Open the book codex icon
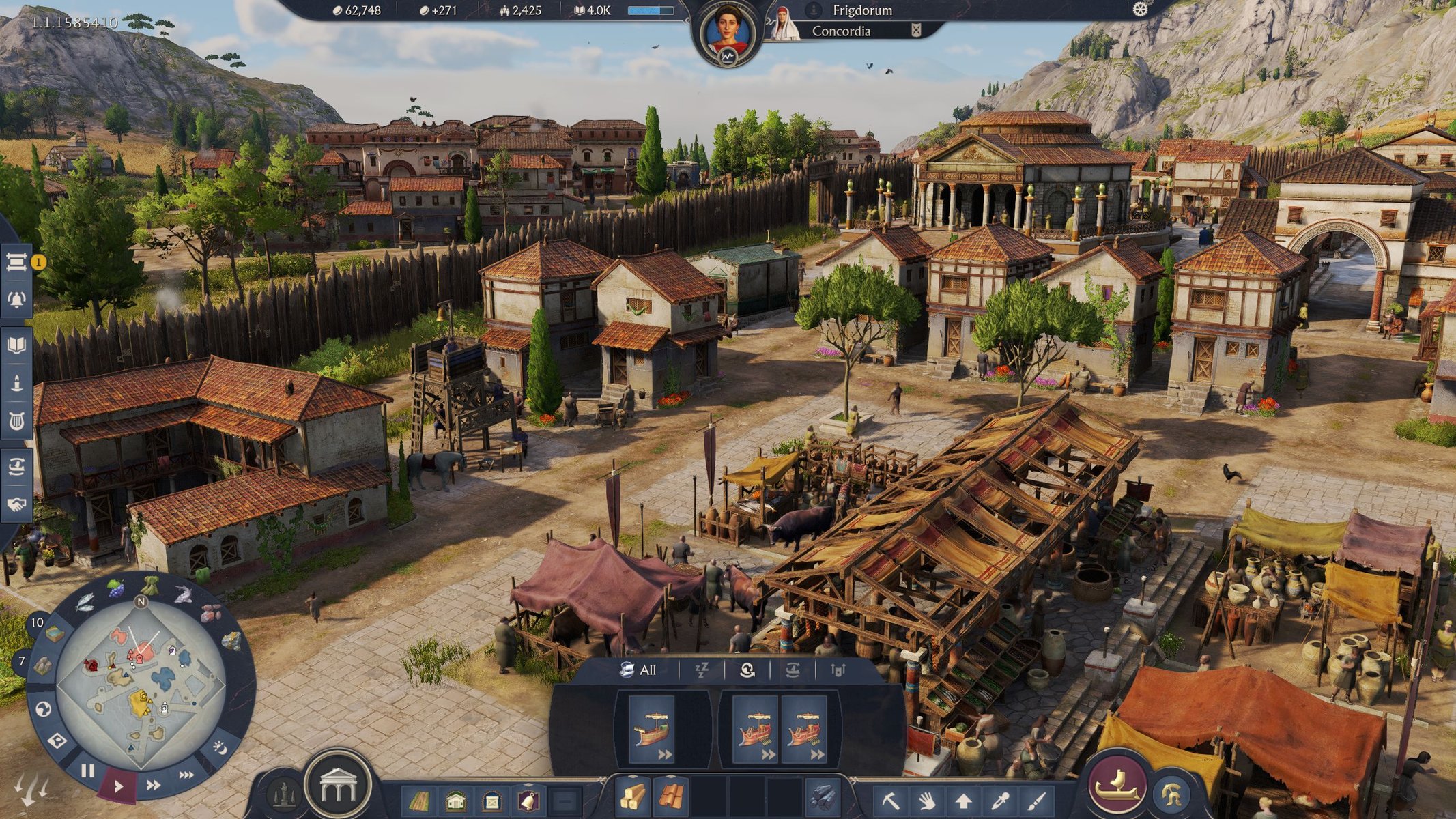1456x819 pixels. click(x=16, y=345)
